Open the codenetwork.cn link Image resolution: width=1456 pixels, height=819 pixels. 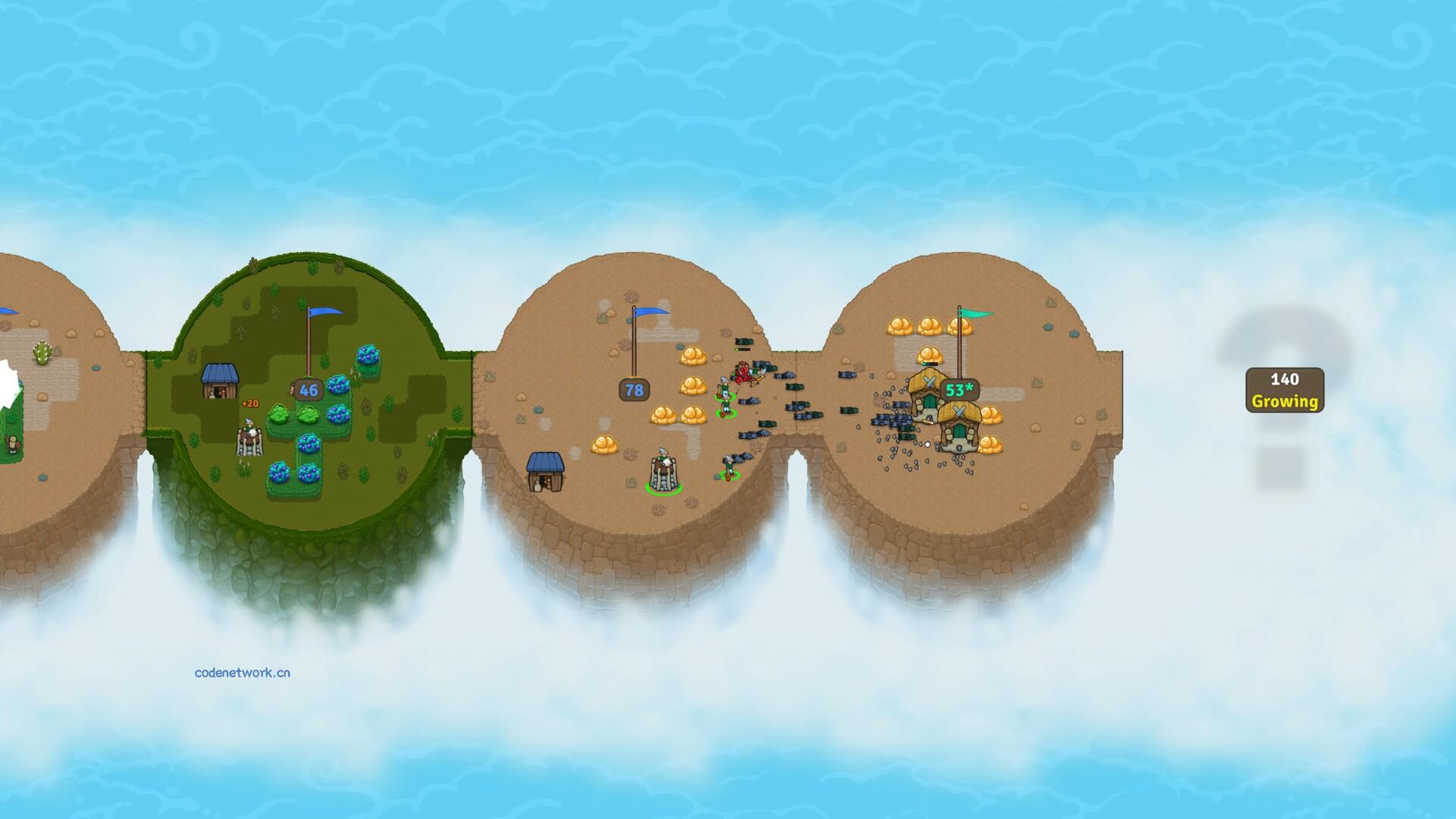240,671
